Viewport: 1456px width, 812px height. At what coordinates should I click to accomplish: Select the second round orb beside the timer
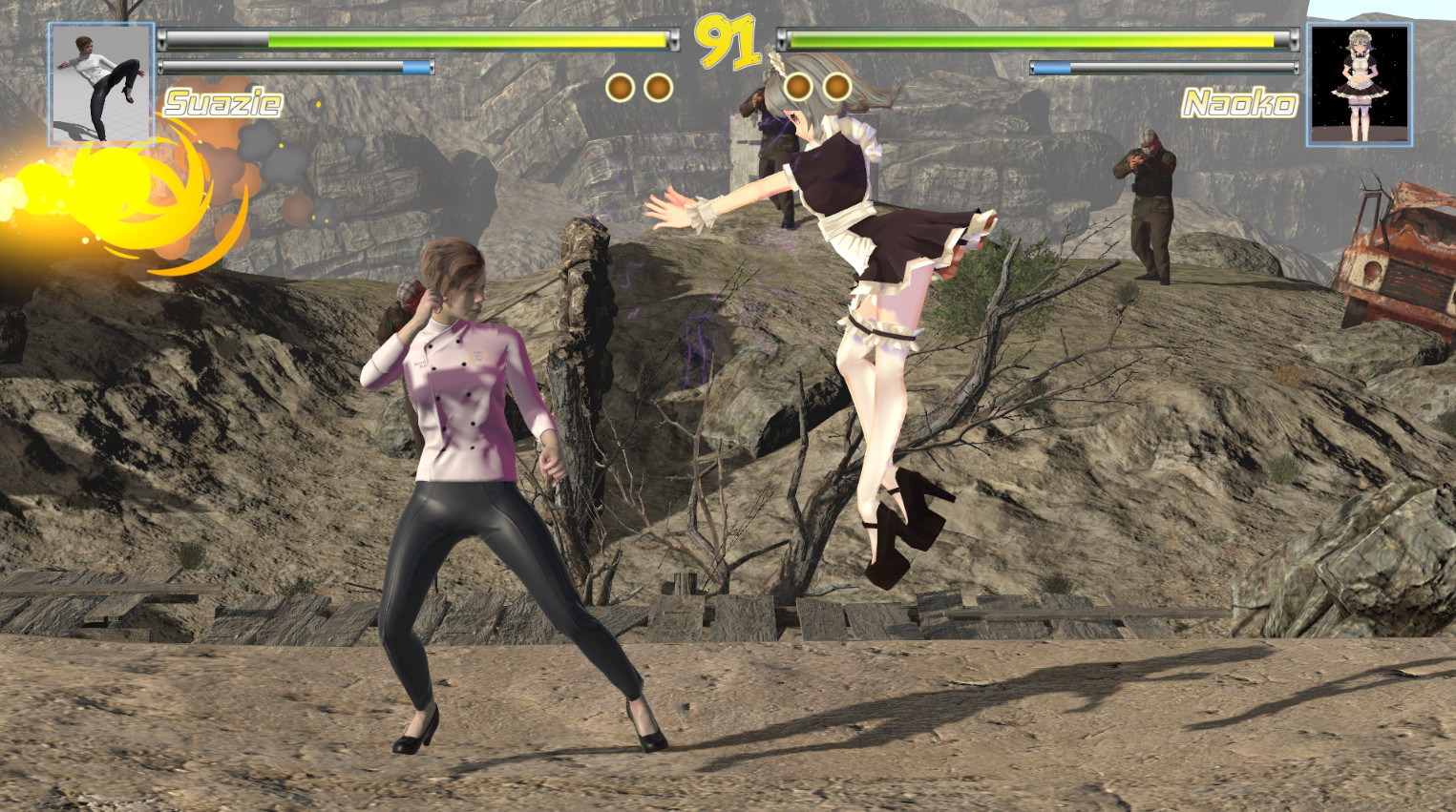click(x=661, y=84)
